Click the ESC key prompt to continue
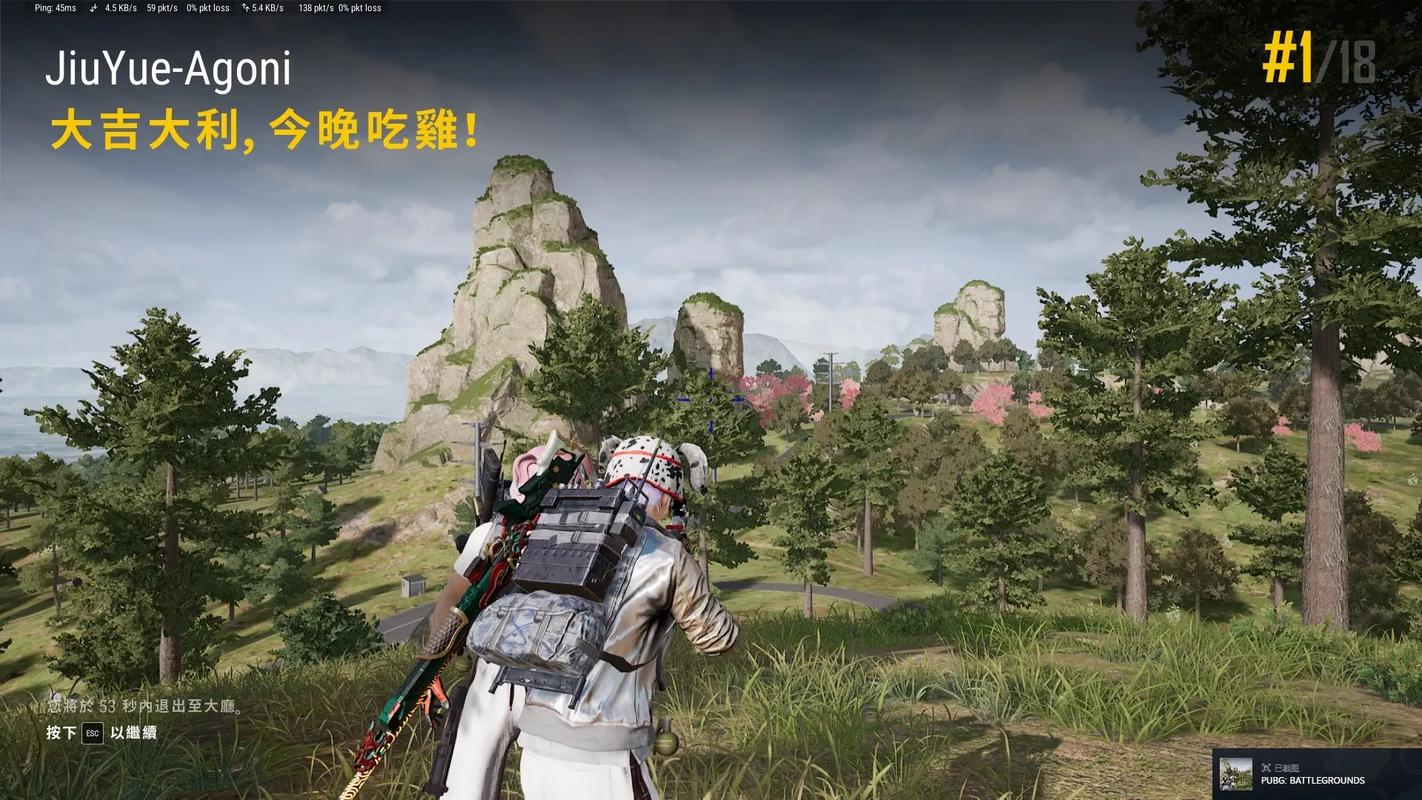This screenshot has width=1422, height=800. [x=92, y=732]
